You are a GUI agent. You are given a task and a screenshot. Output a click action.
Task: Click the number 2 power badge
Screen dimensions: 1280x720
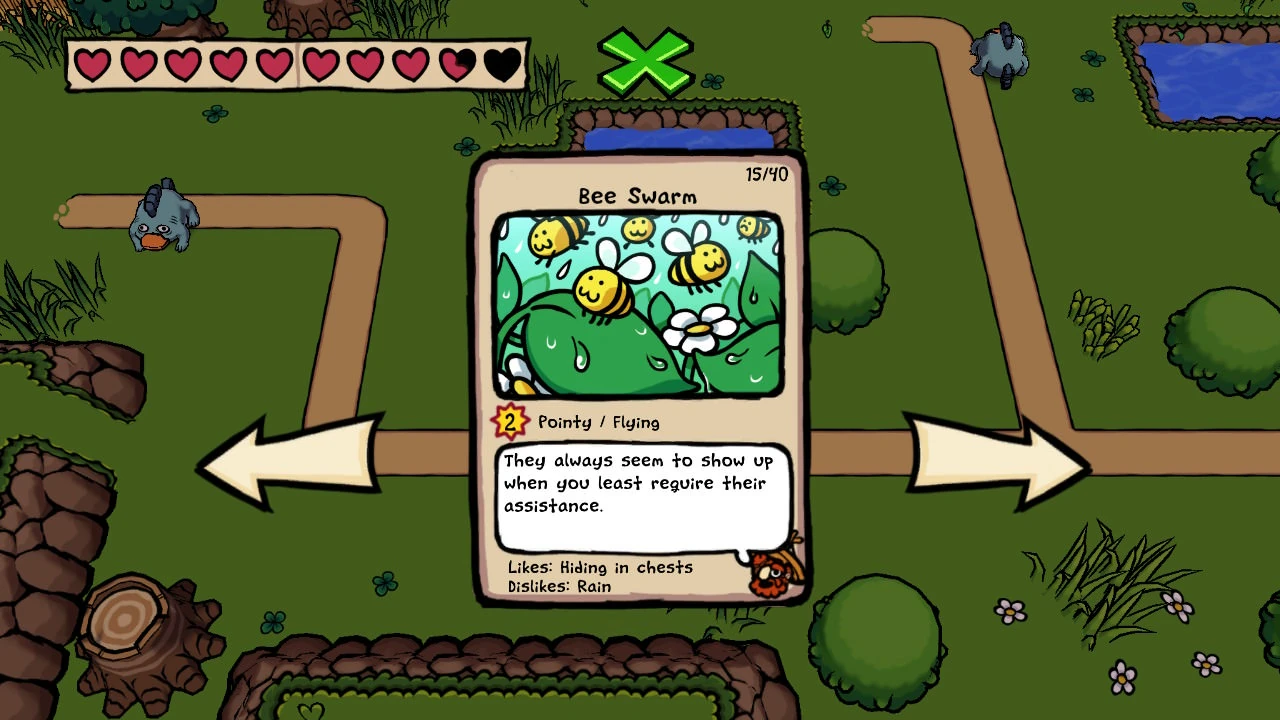click(x=510, y=421)
